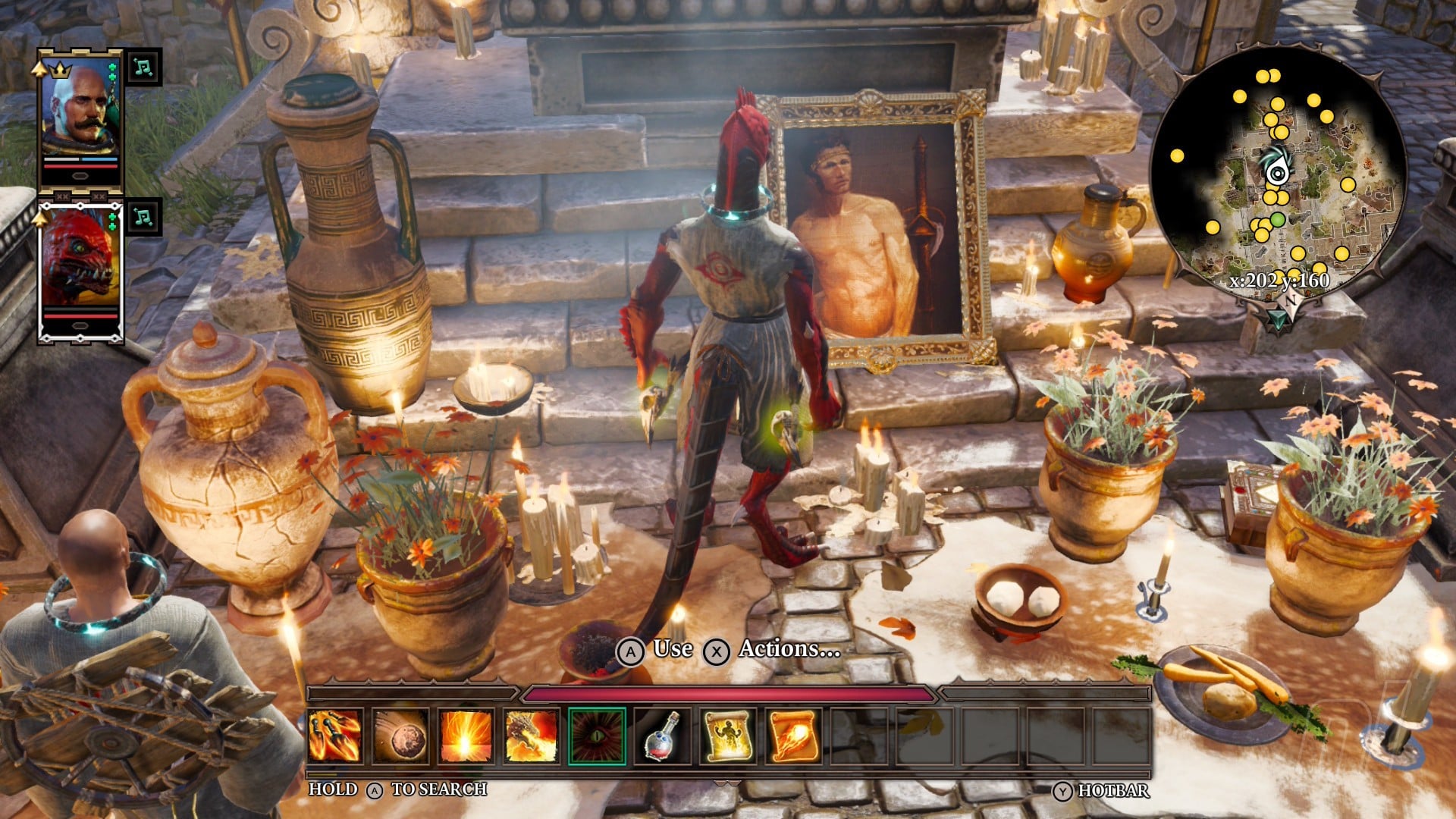This screenshot has height=819, width=1456.
Task: Use the glowing yellow figure scroll
Action: [728, 735]
